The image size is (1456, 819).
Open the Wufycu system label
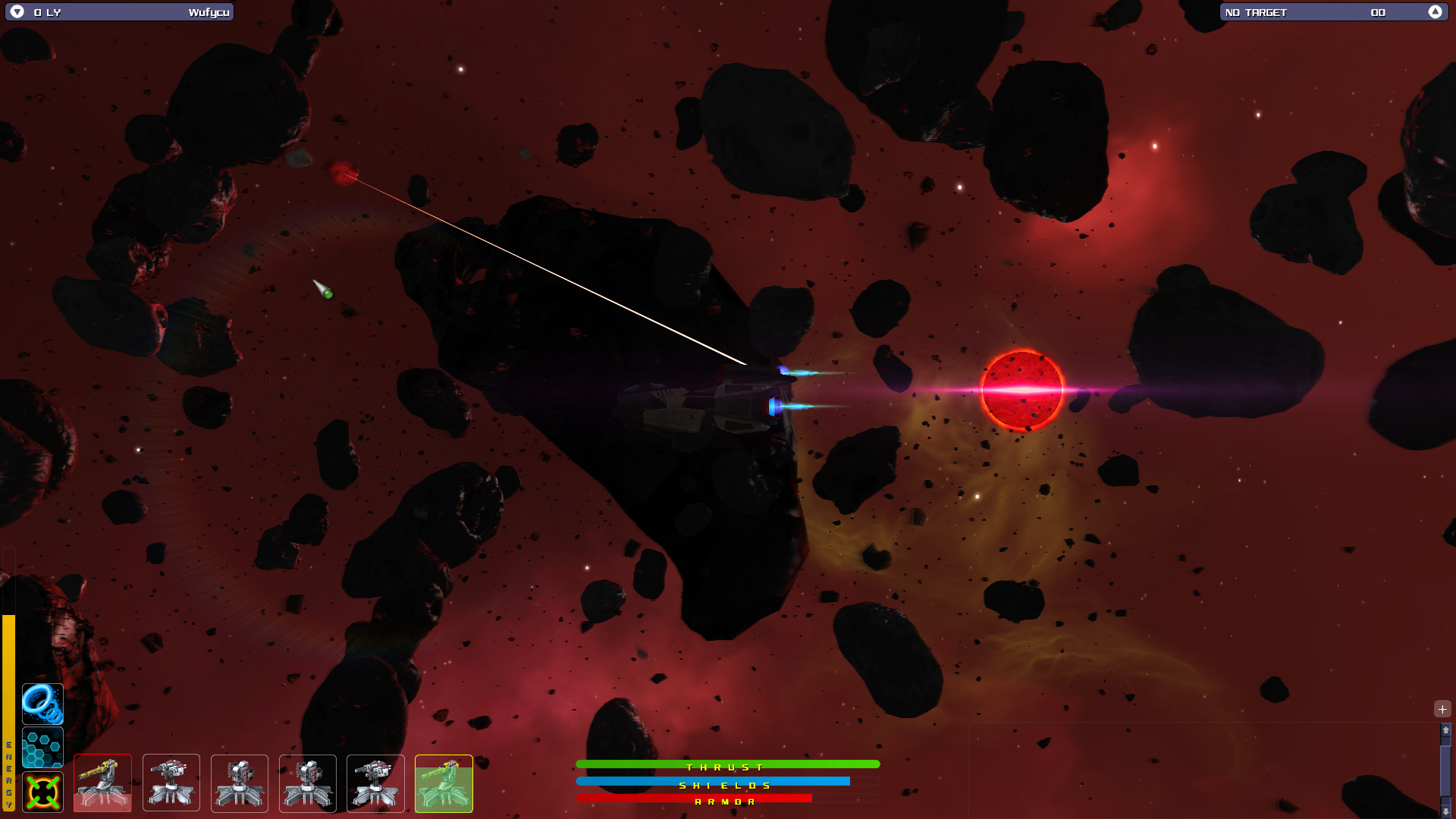[210, 12]
